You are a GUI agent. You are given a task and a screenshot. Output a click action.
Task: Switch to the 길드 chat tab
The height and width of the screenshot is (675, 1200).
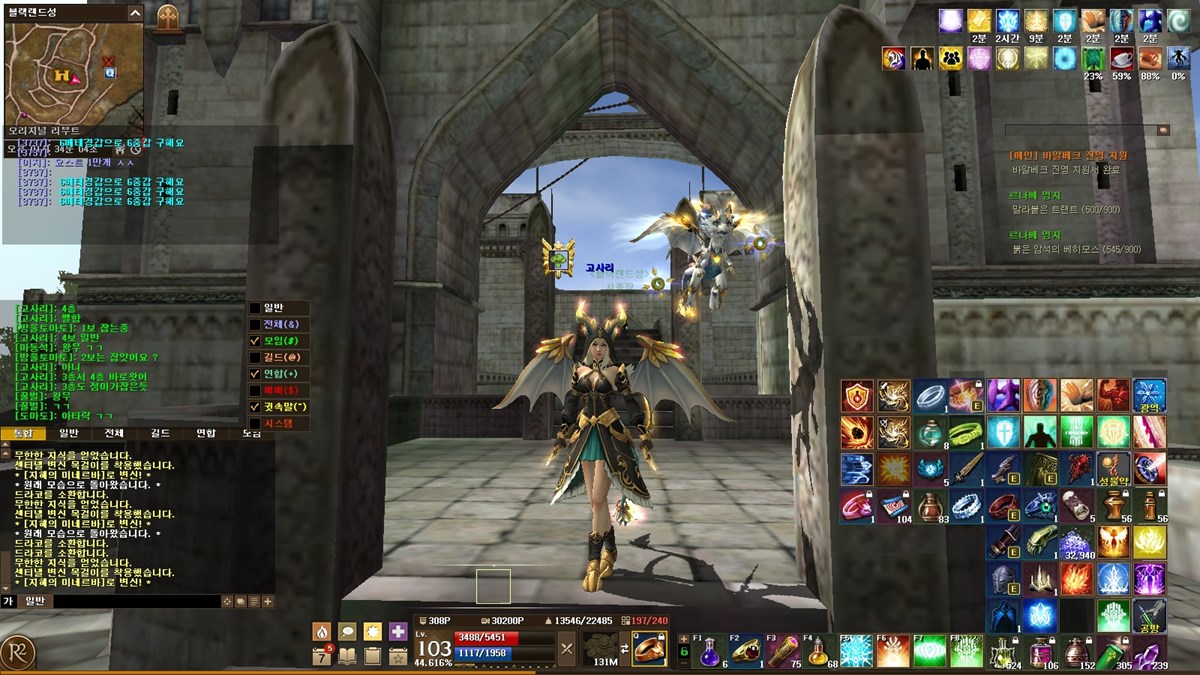pyautogui.click(x=159, y=433)
